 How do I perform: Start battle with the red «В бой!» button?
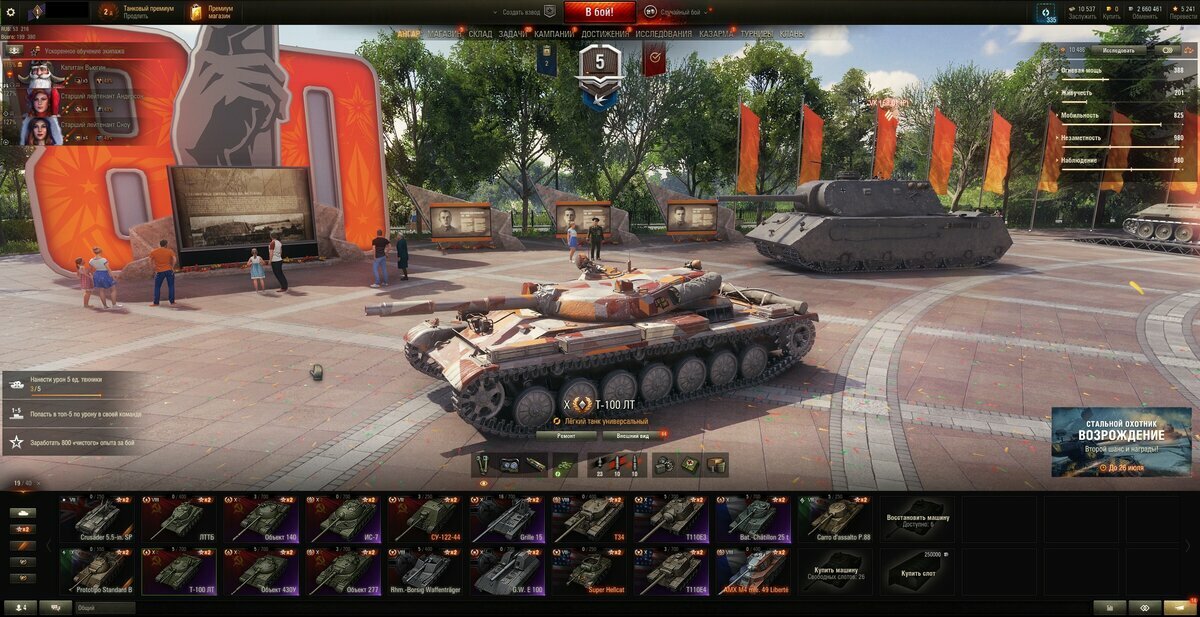pos(599,12)
